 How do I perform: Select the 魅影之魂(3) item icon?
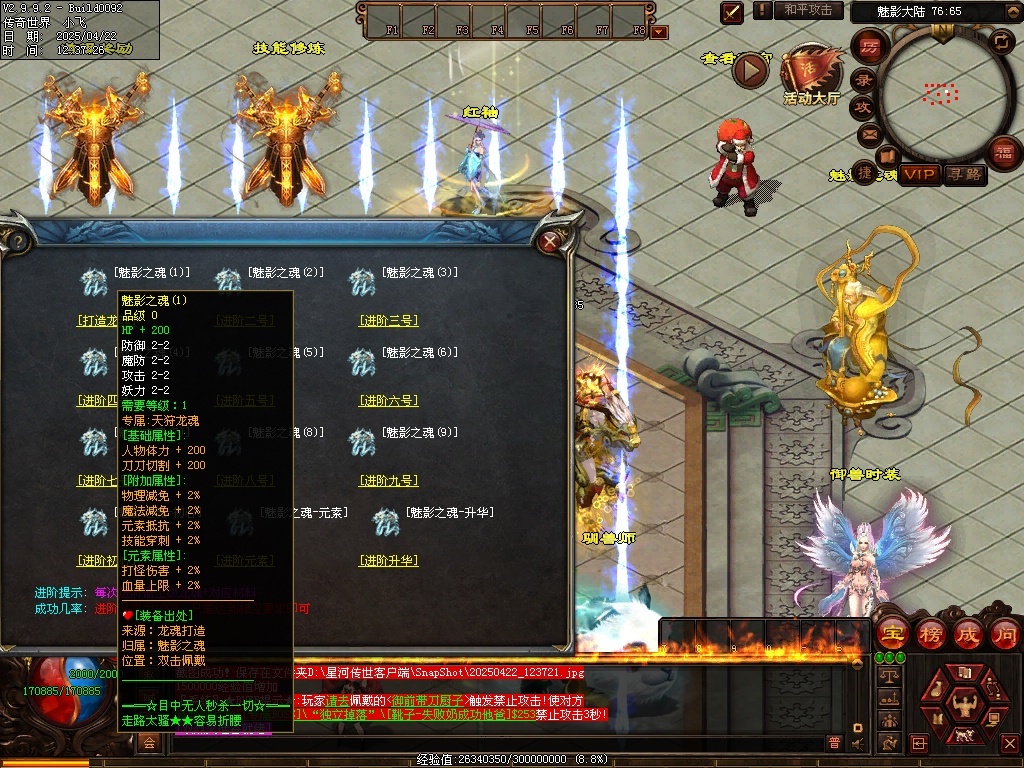(x=362, y=282)
